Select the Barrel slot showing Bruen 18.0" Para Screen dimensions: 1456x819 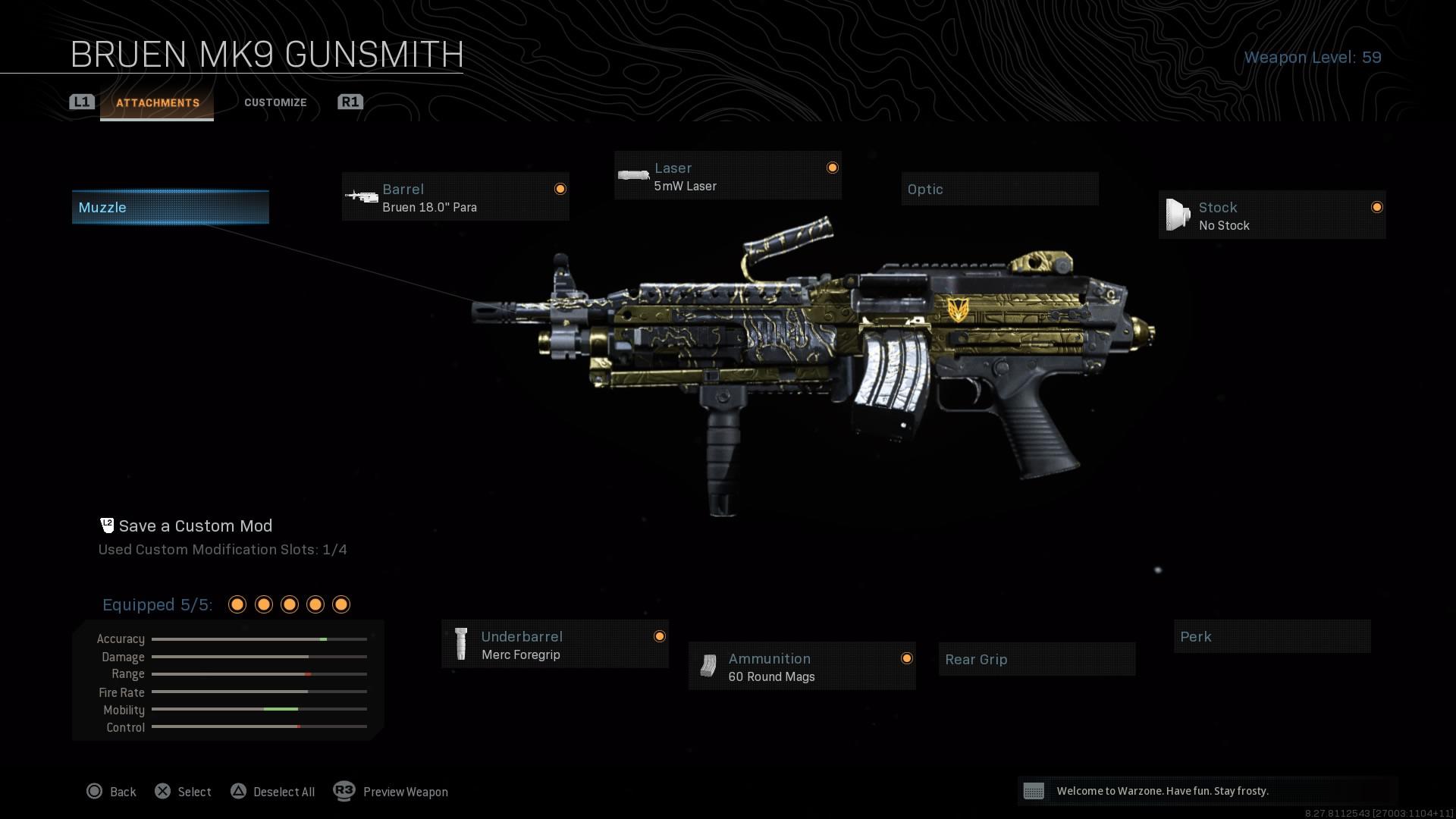[x=455, y=196]
